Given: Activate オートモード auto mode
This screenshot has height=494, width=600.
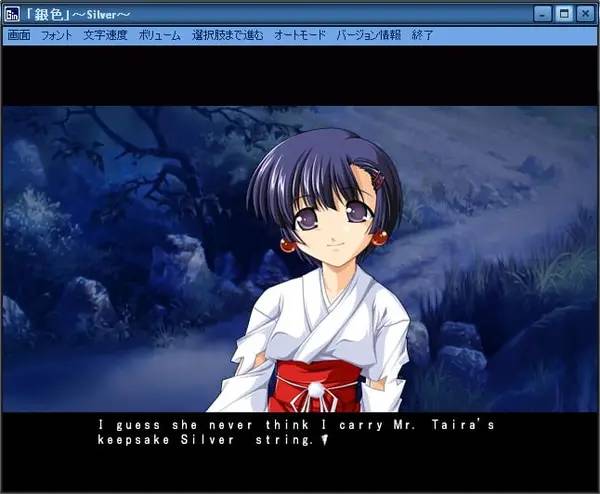Looking at the screenshot, I should (300, 35).
